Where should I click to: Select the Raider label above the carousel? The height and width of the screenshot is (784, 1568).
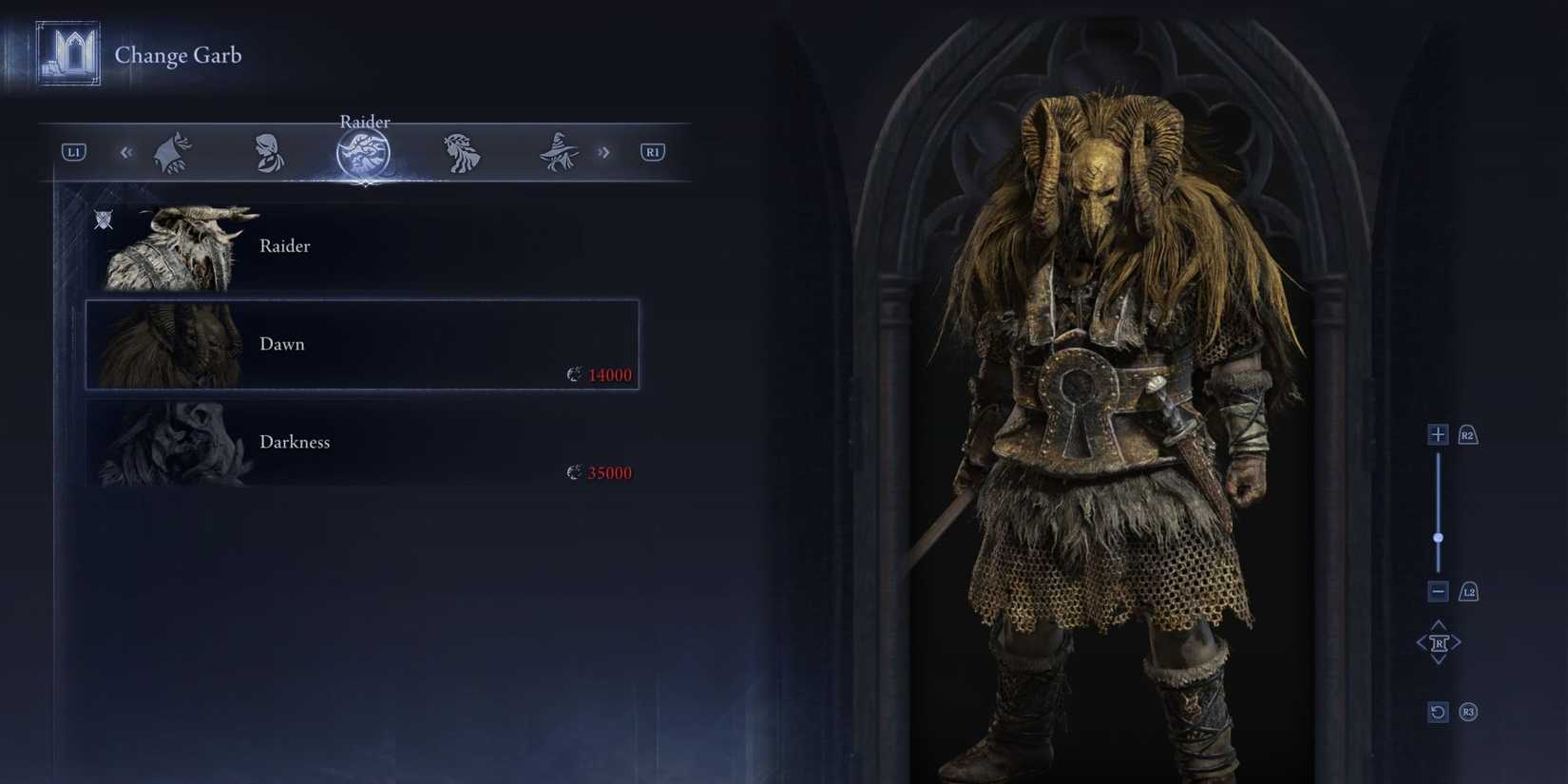365,122
